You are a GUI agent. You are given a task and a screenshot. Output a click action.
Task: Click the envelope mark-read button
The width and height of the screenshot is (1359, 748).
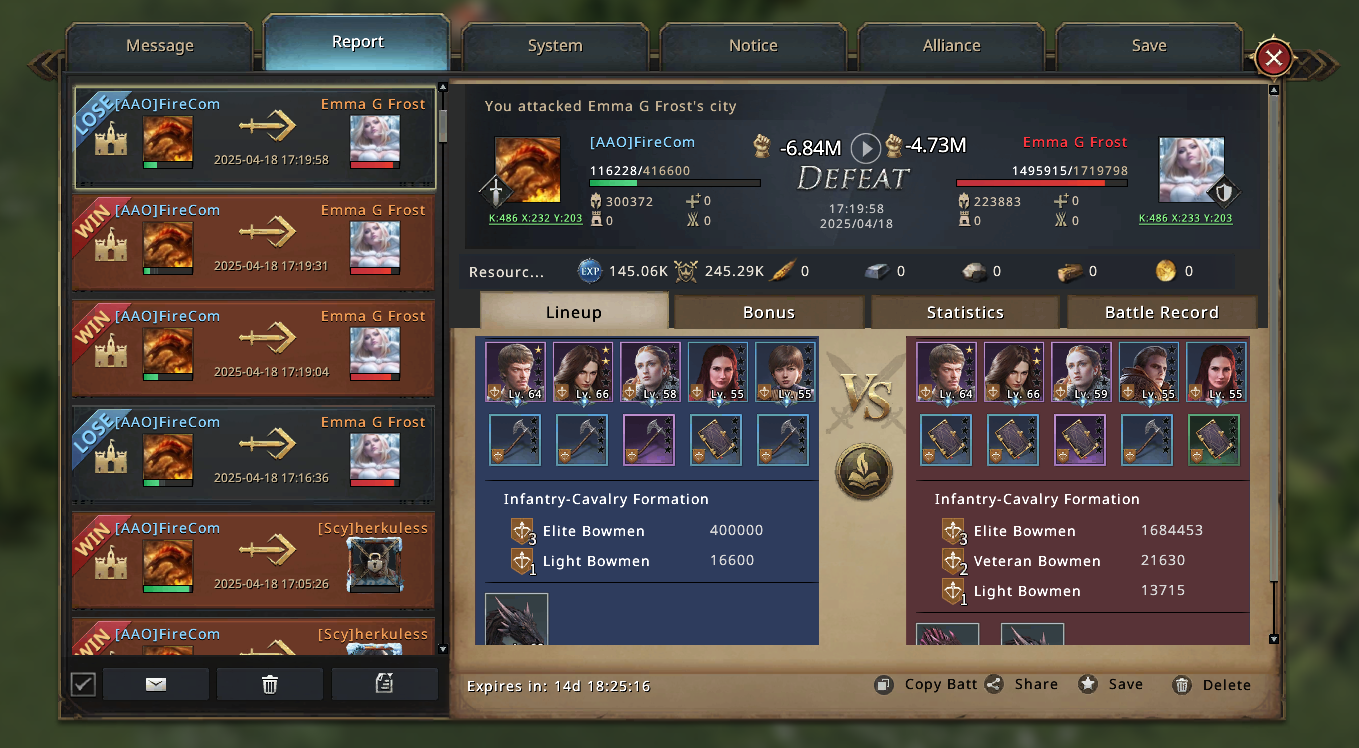156,684
